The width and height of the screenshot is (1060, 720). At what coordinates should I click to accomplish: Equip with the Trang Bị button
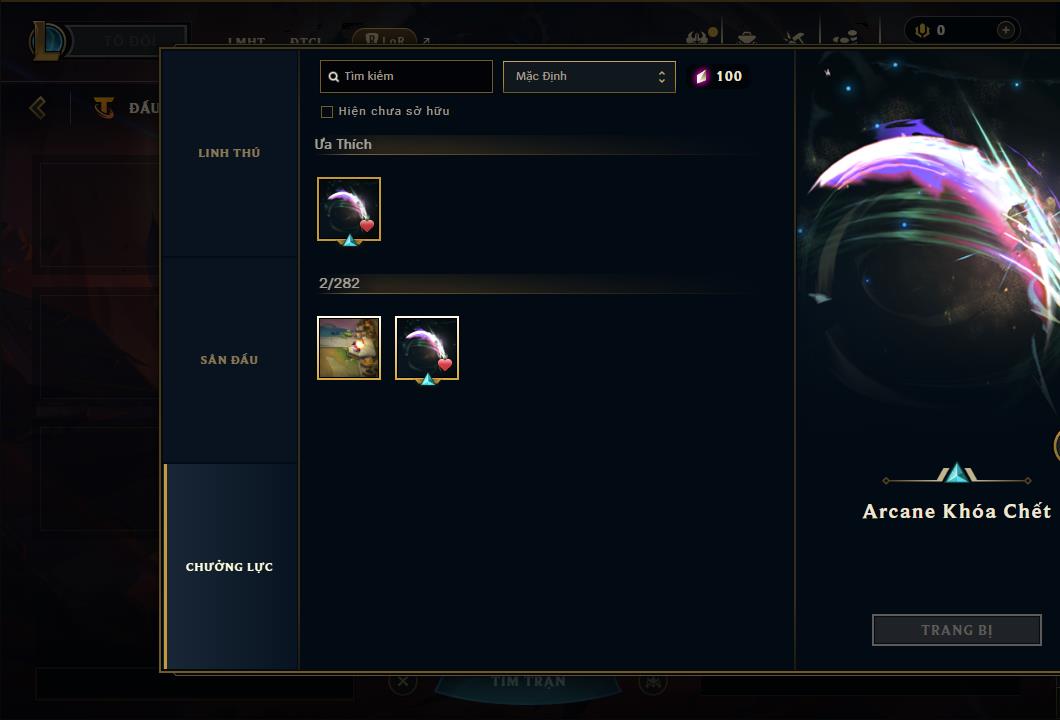click(956, 630)
